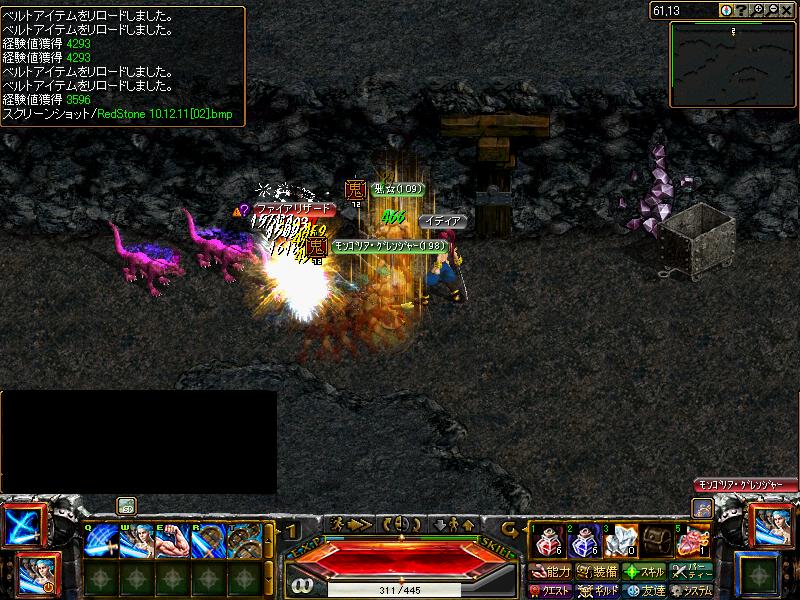
Task: Close the minimap with the X button
Action: tap(788, 10)
